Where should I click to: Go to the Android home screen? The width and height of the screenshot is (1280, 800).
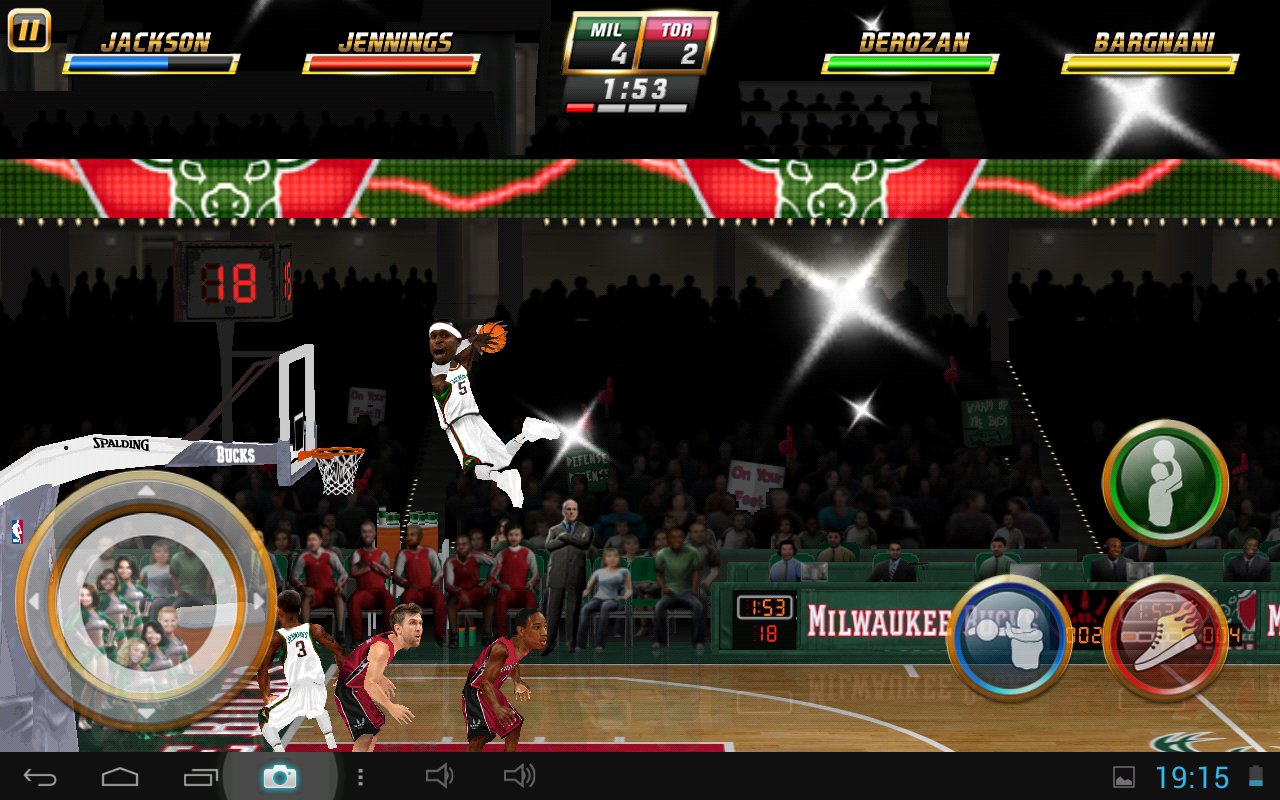pyautogui.click(x=120, y=776)
